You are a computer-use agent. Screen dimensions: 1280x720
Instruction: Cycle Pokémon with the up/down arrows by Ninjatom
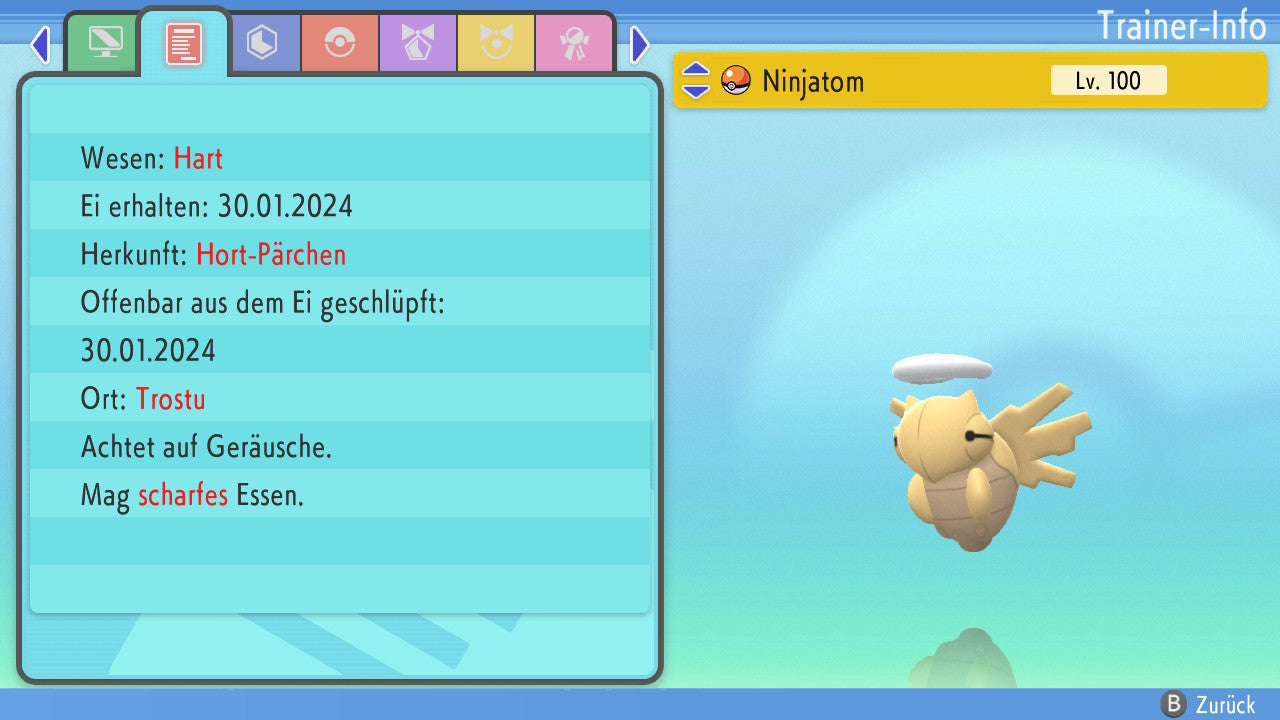tap(696, 80)
